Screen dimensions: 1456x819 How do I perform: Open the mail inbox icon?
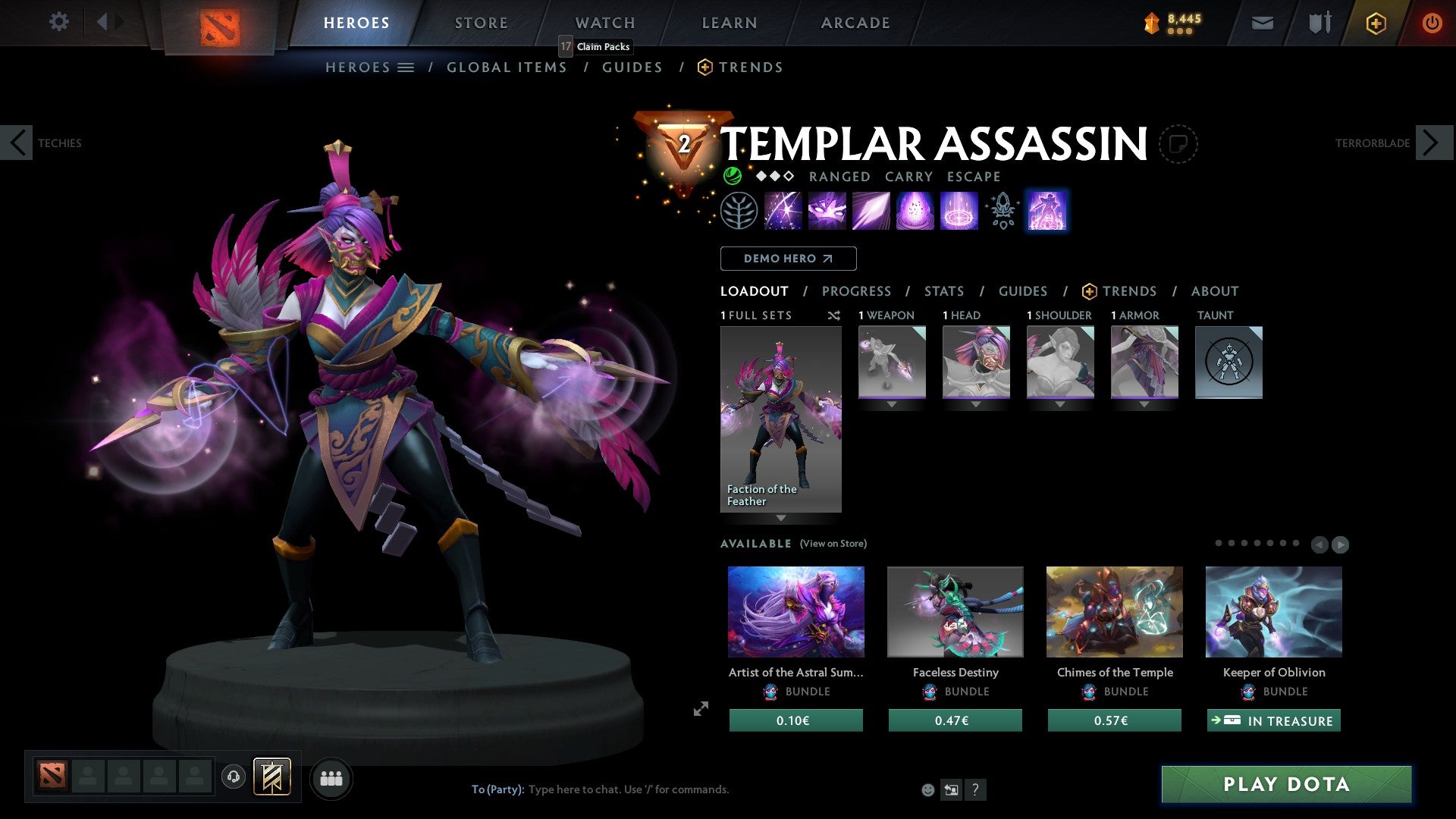pos(1263,23)
